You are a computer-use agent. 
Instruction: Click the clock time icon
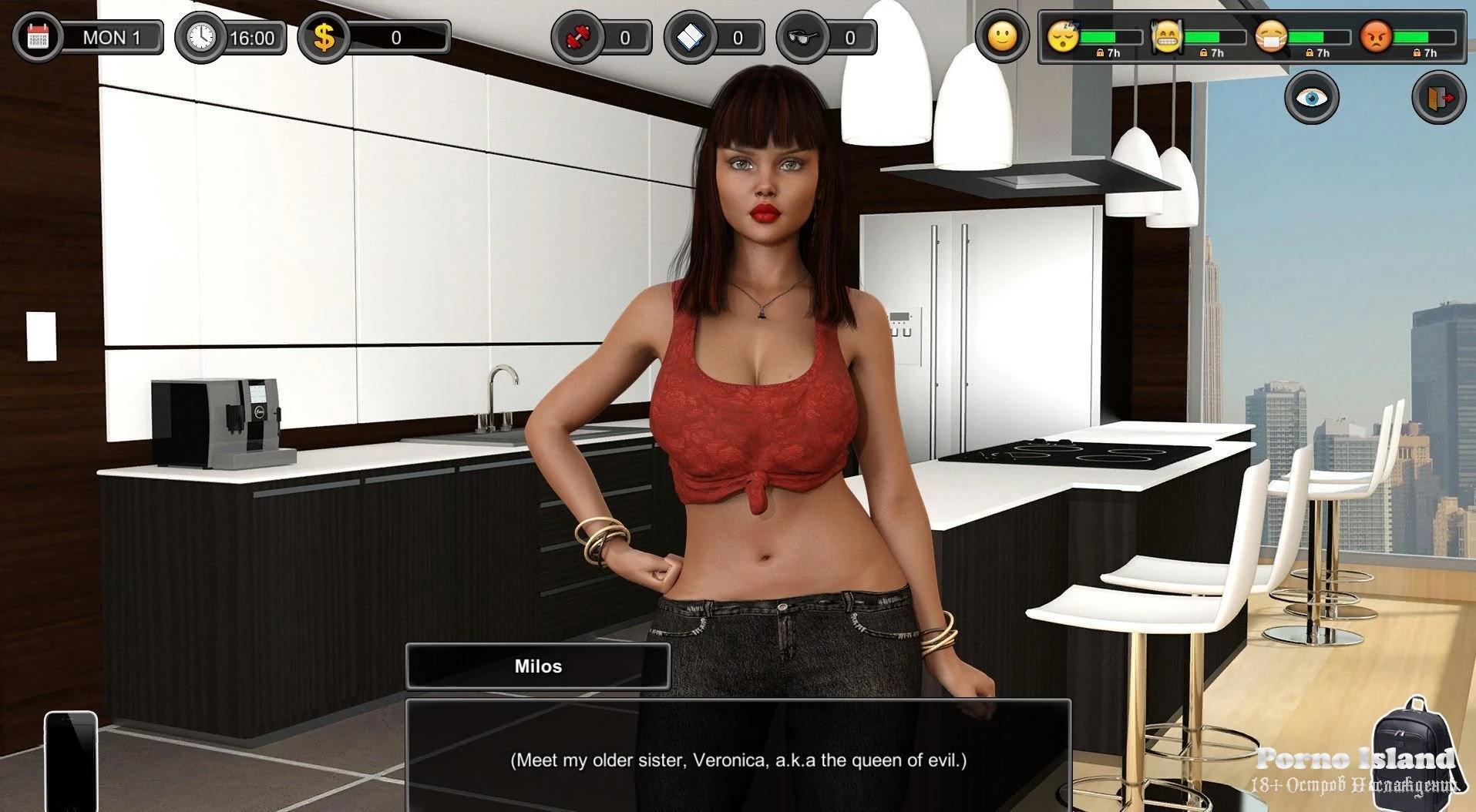[x=200, y=37]
